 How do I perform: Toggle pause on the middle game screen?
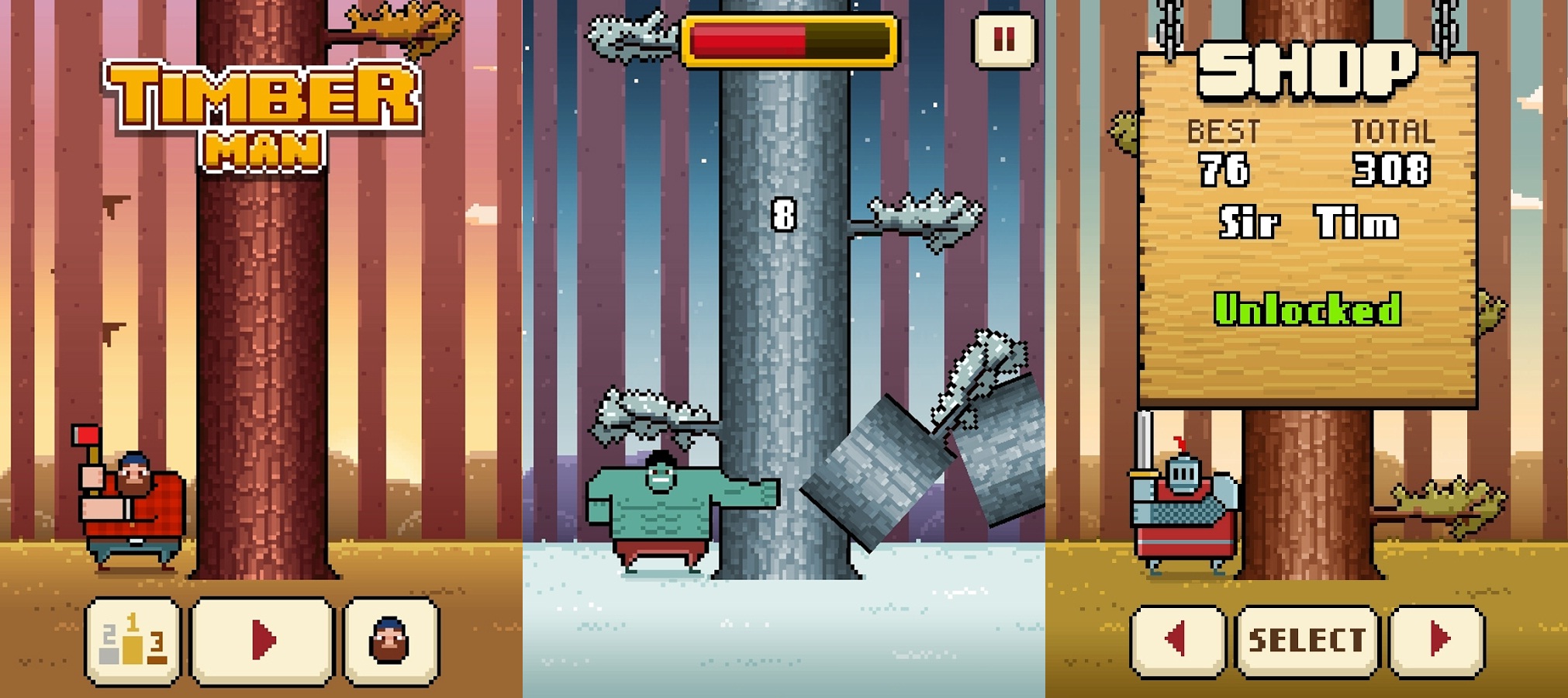click(x=1003, y=38)
